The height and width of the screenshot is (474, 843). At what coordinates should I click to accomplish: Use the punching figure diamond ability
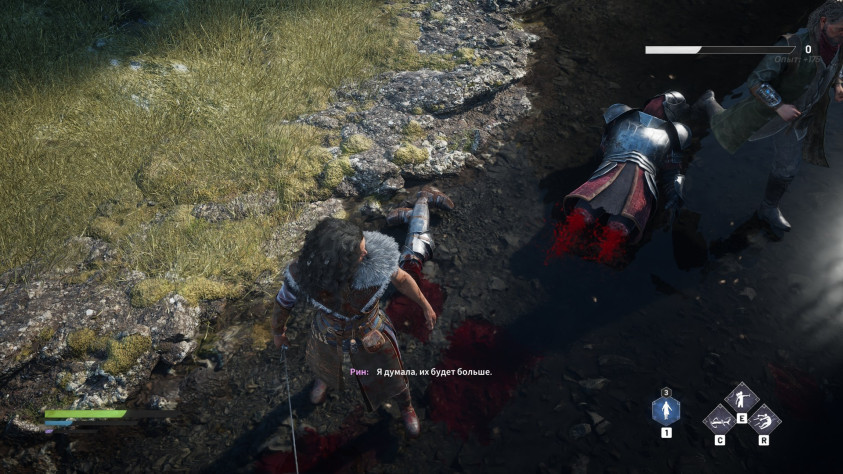coord(741,398)
